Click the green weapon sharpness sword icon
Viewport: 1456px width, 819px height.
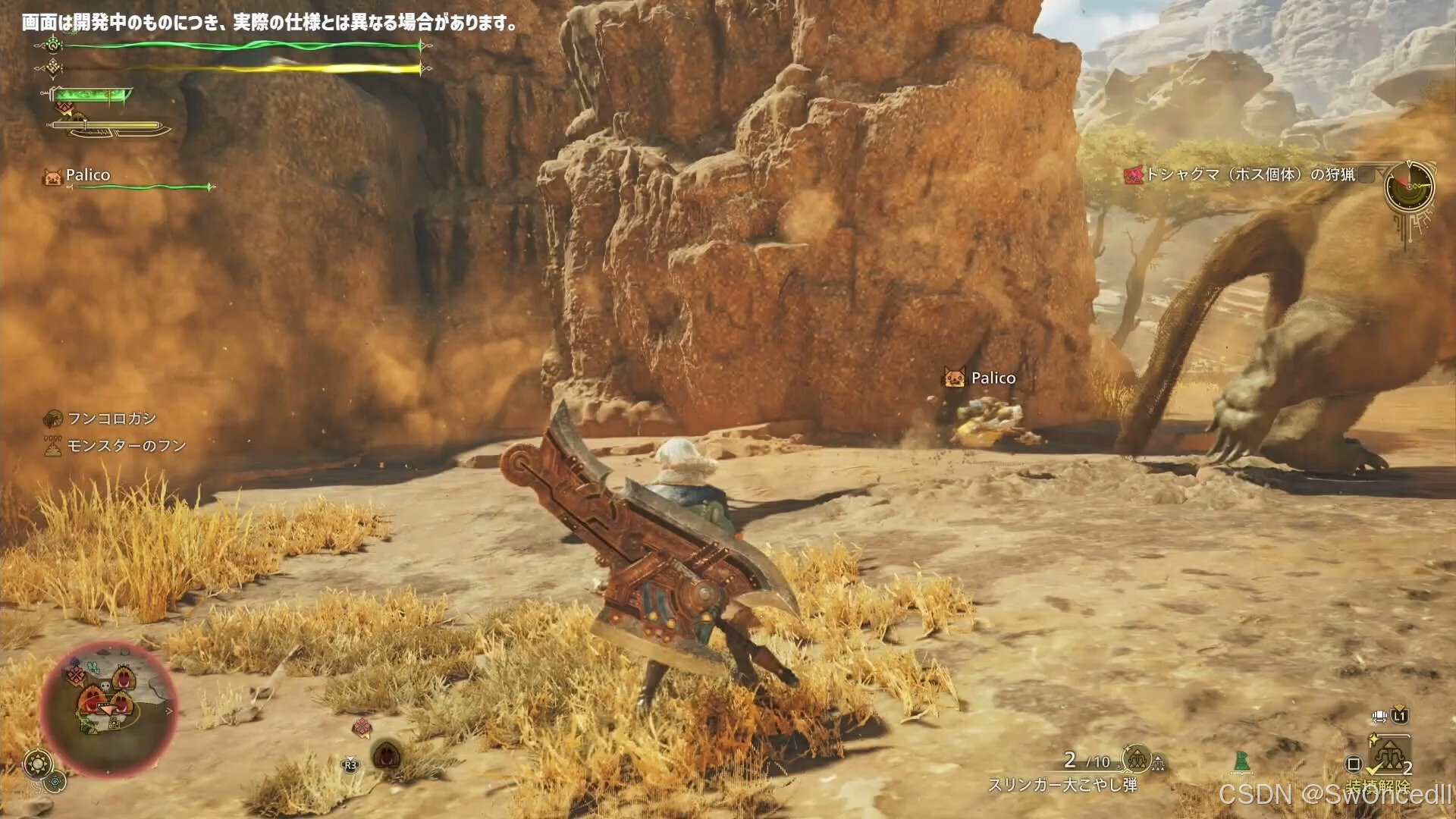[x=91, y=97]
